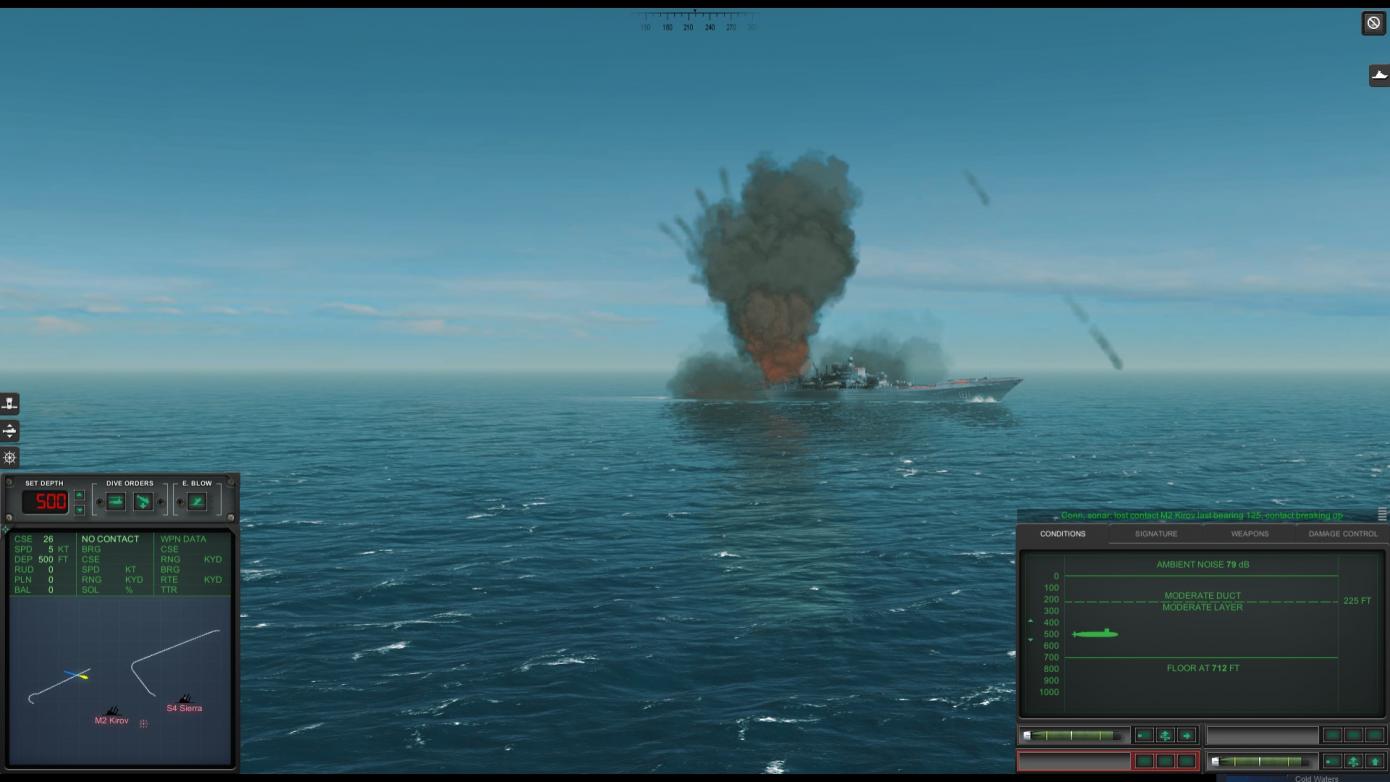Click the ship silhouette icon button
The width and height of the screenshot is (1390, 782).
1379,75
